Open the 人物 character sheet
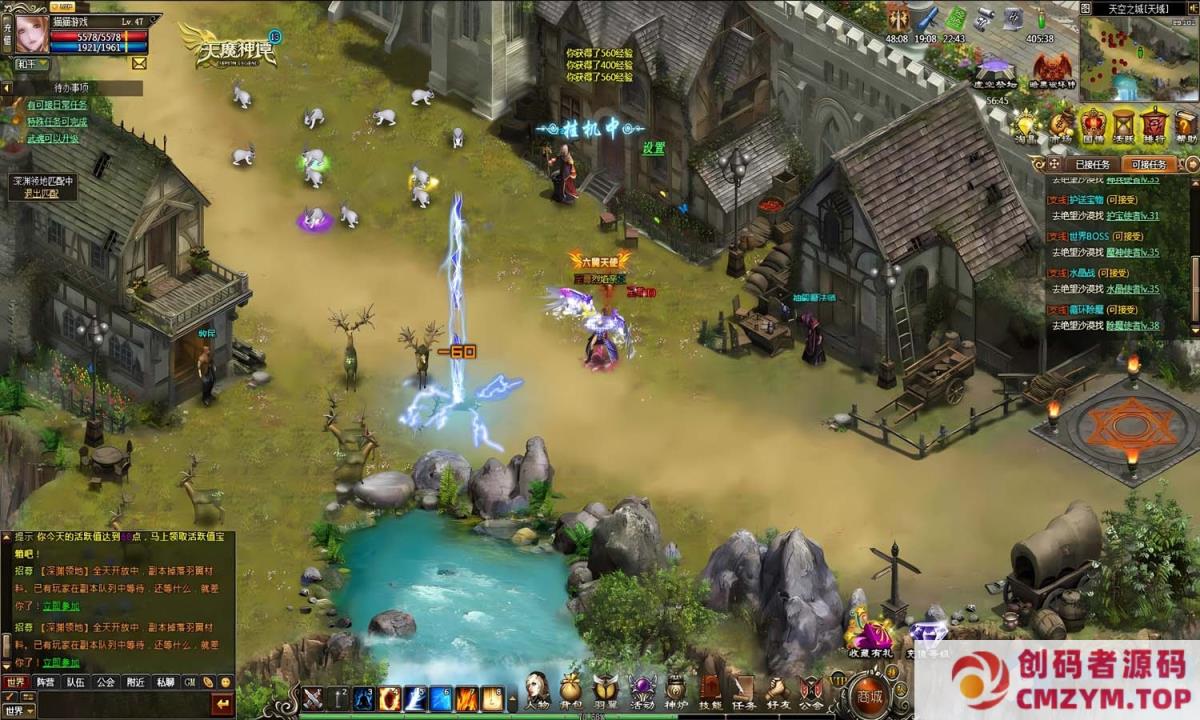 pyautogui.click(x=537, y=690)
